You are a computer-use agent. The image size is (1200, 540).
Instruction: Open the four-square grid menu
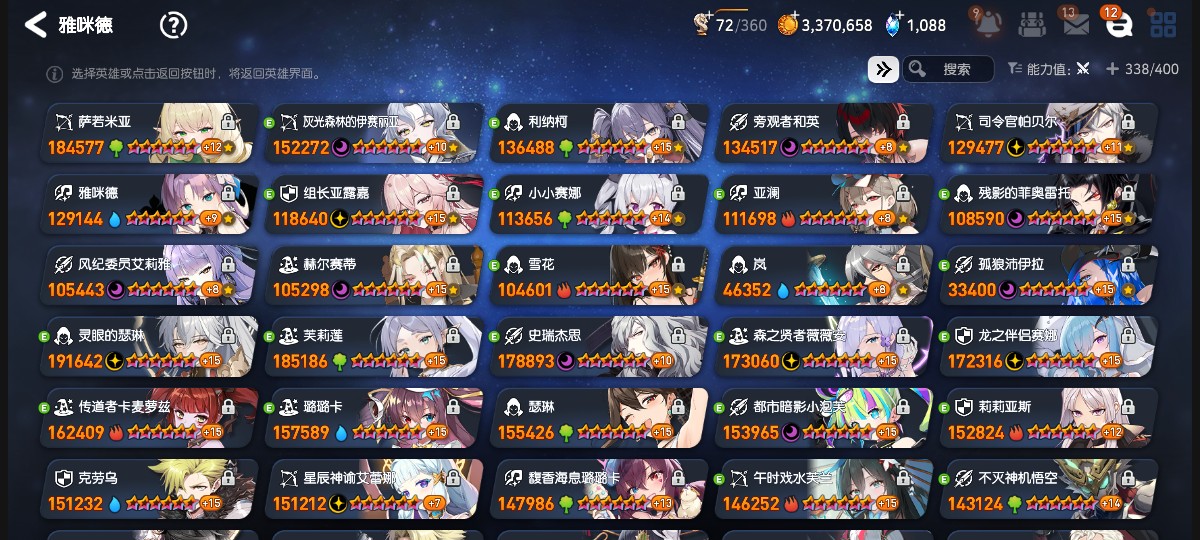[x=1163, y=25]
